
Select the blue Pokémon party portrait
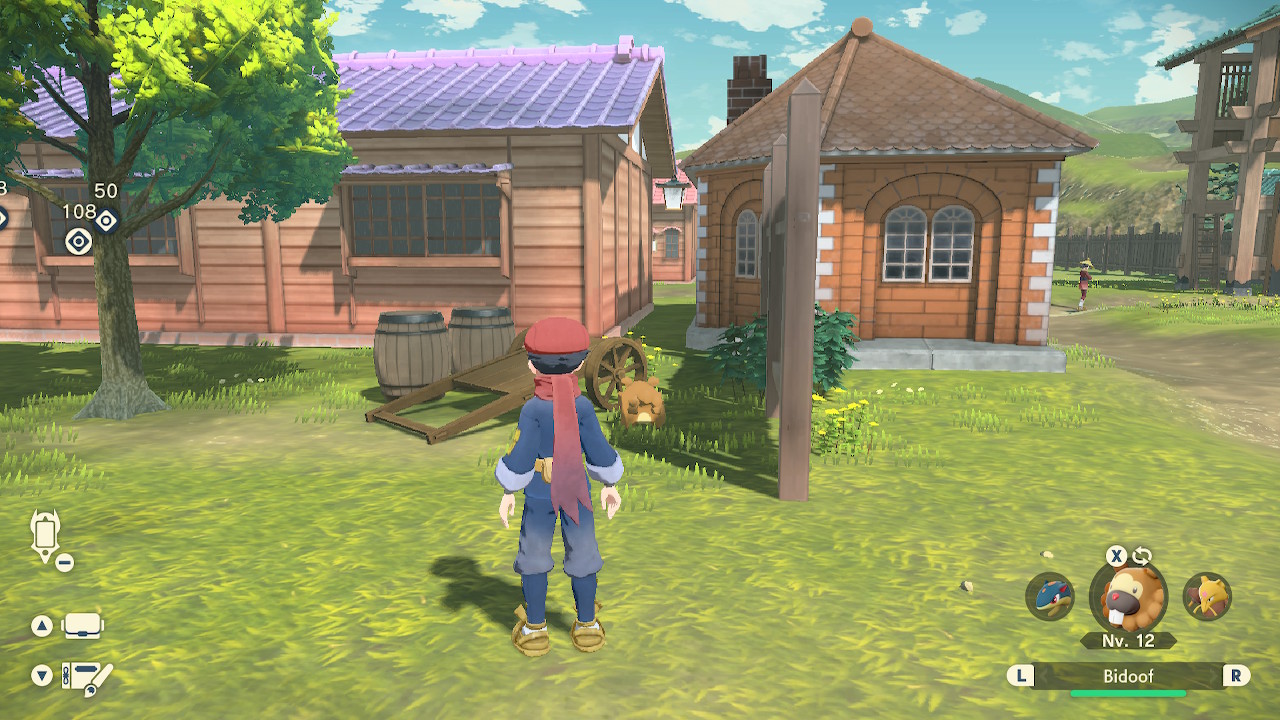(x=1050, y=597)
